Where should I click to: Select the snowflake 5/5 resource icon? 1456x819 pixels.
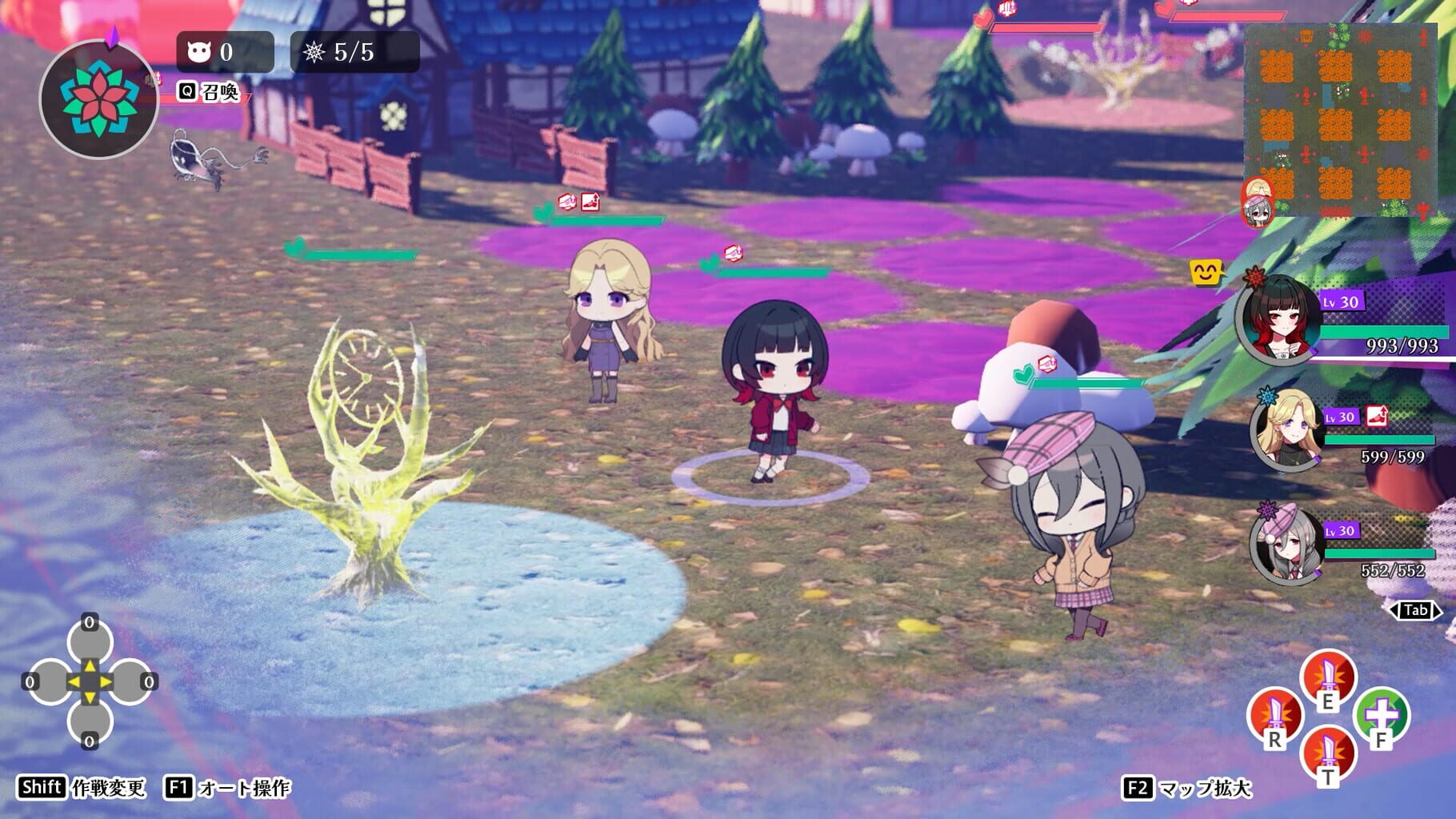pyautogui.click(x=314, y=51)
